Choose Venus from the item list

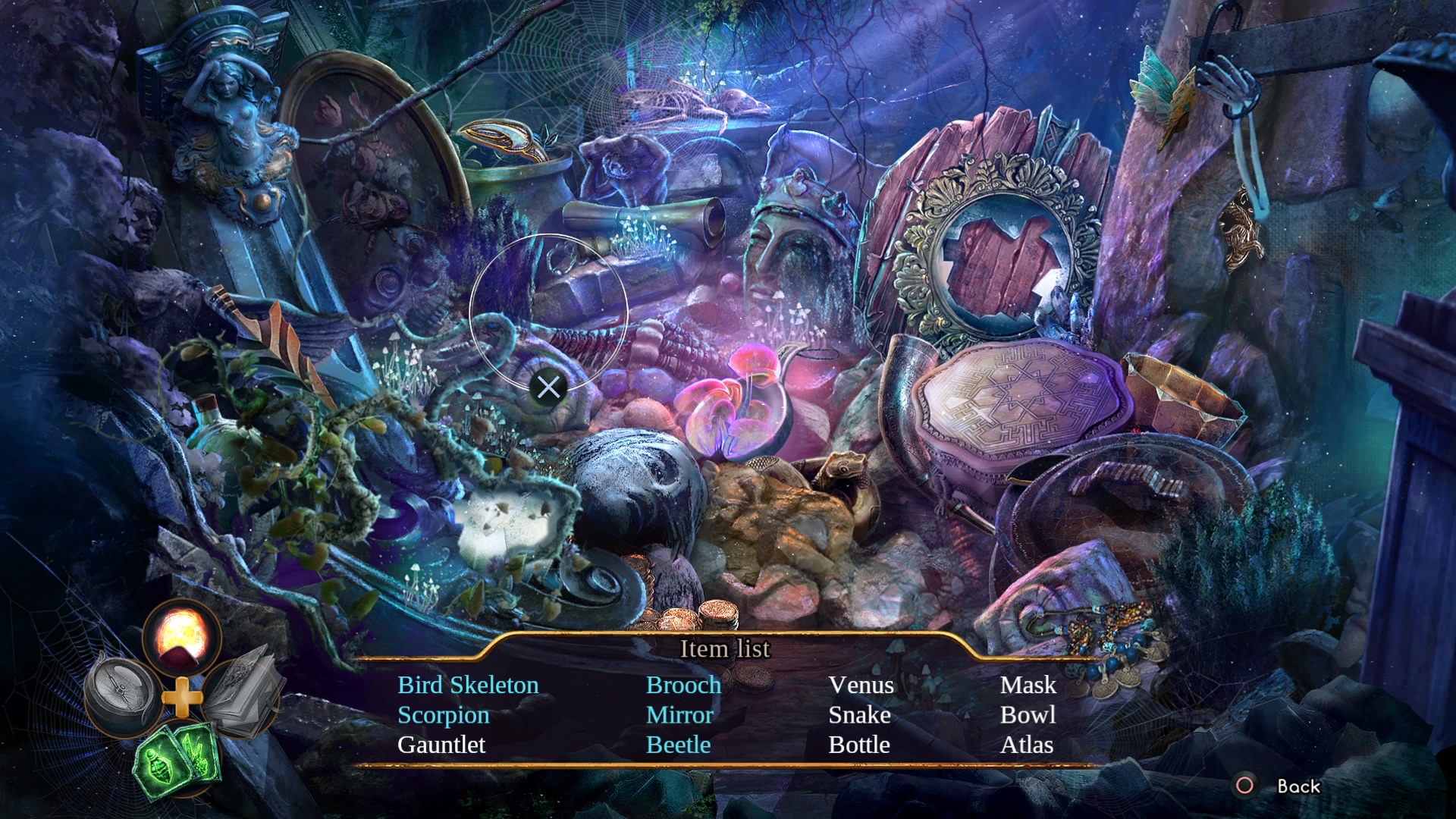point(861,685)
